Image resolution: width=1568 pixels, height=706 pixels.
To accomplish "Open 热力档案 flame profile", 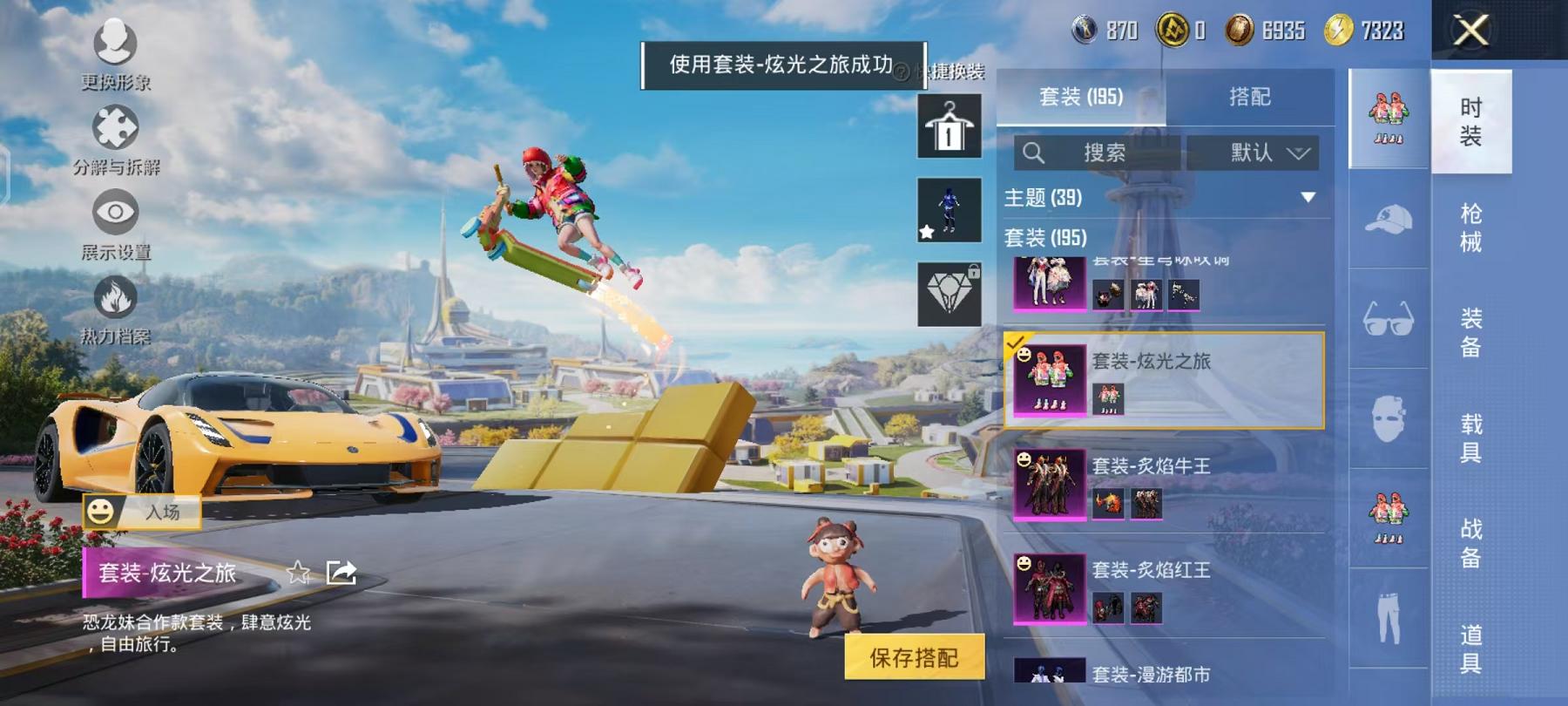I will (x=116, y=299).
